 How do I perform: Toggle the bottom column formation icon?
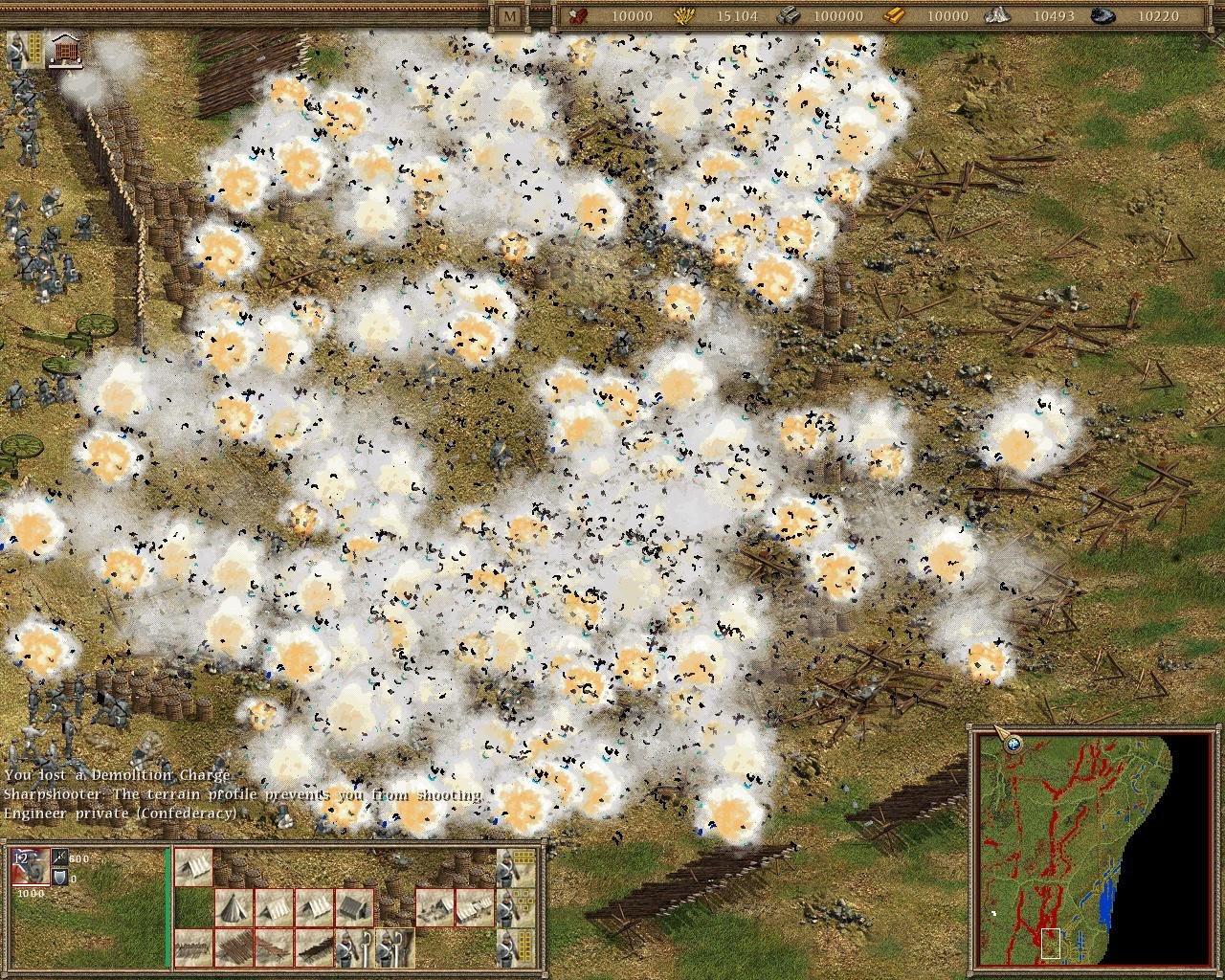click(x=517, y=947)
